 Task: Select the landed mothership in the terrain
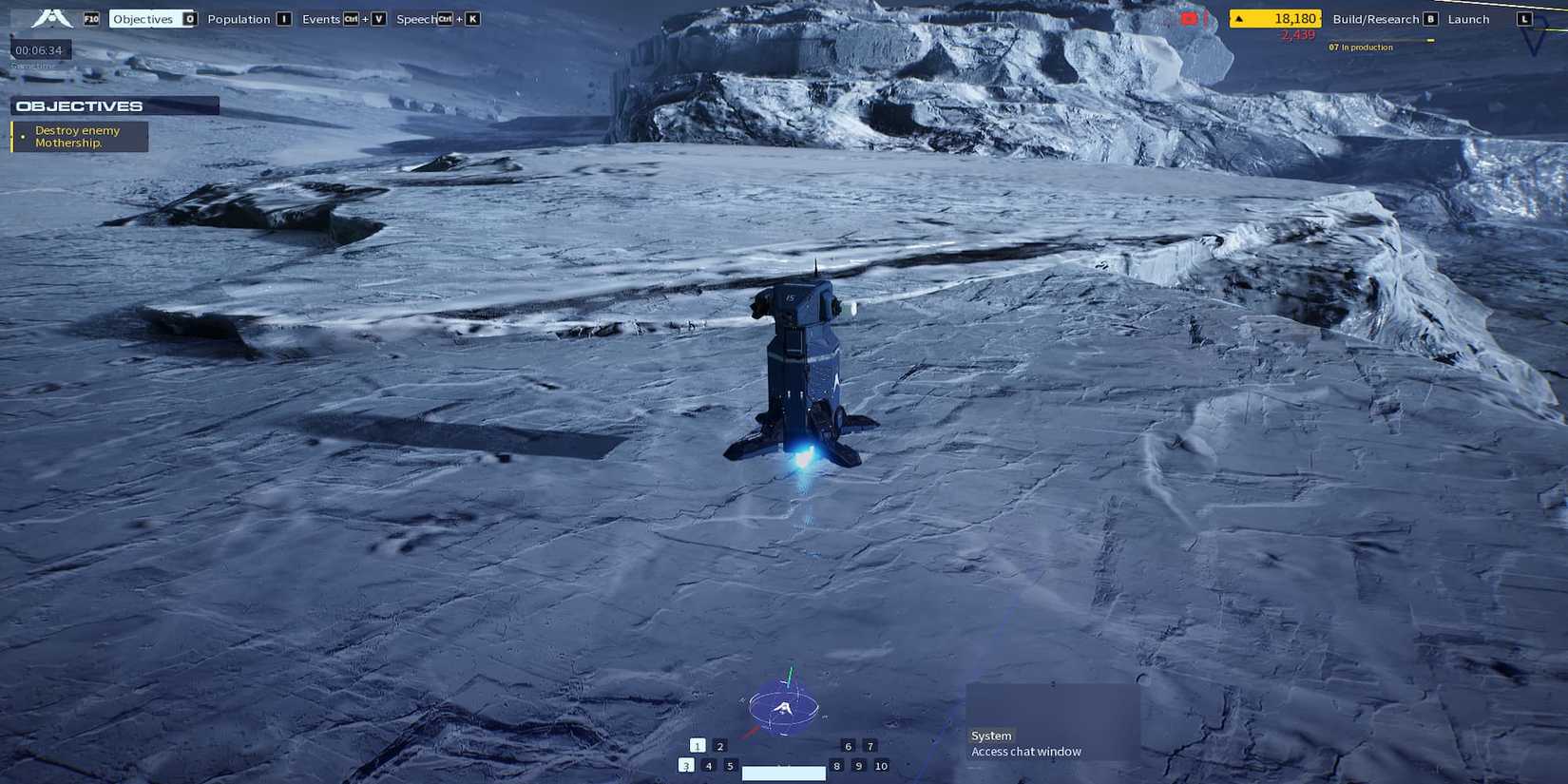[803, 371]
